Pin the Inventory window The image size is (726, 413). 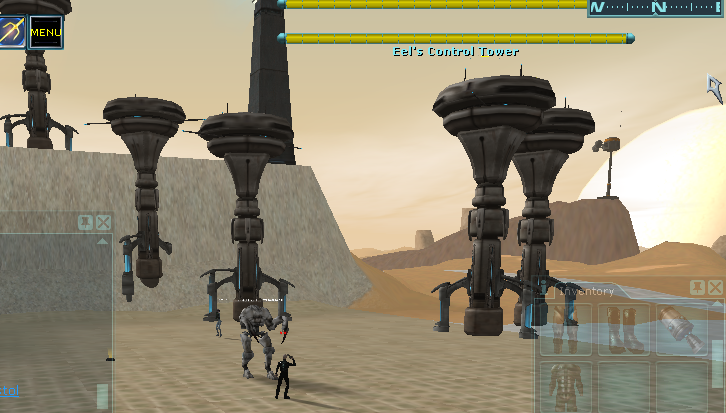tap(698, 288)
